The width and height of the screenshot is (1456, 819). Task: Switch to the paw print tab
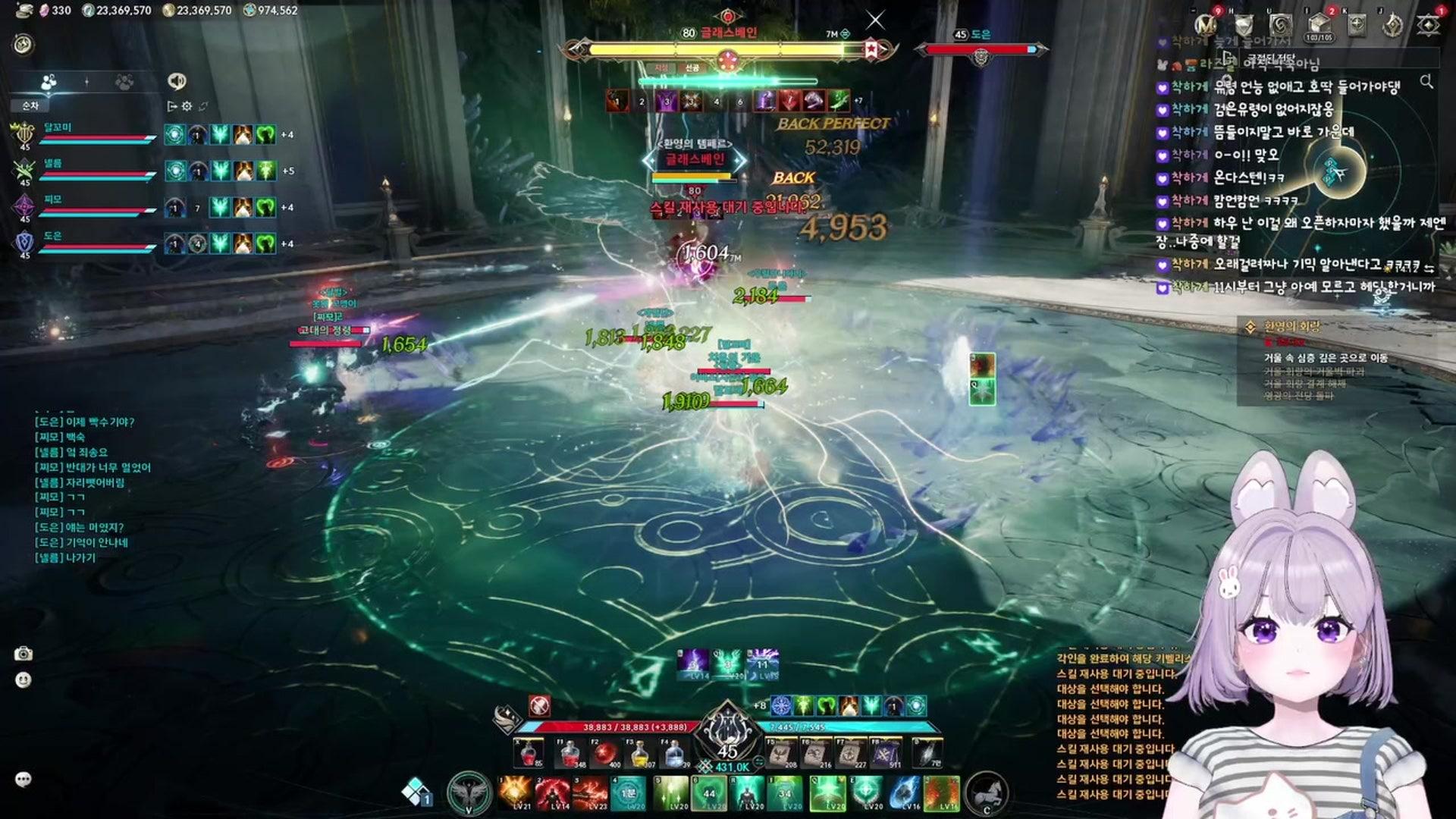pos(124,81)
